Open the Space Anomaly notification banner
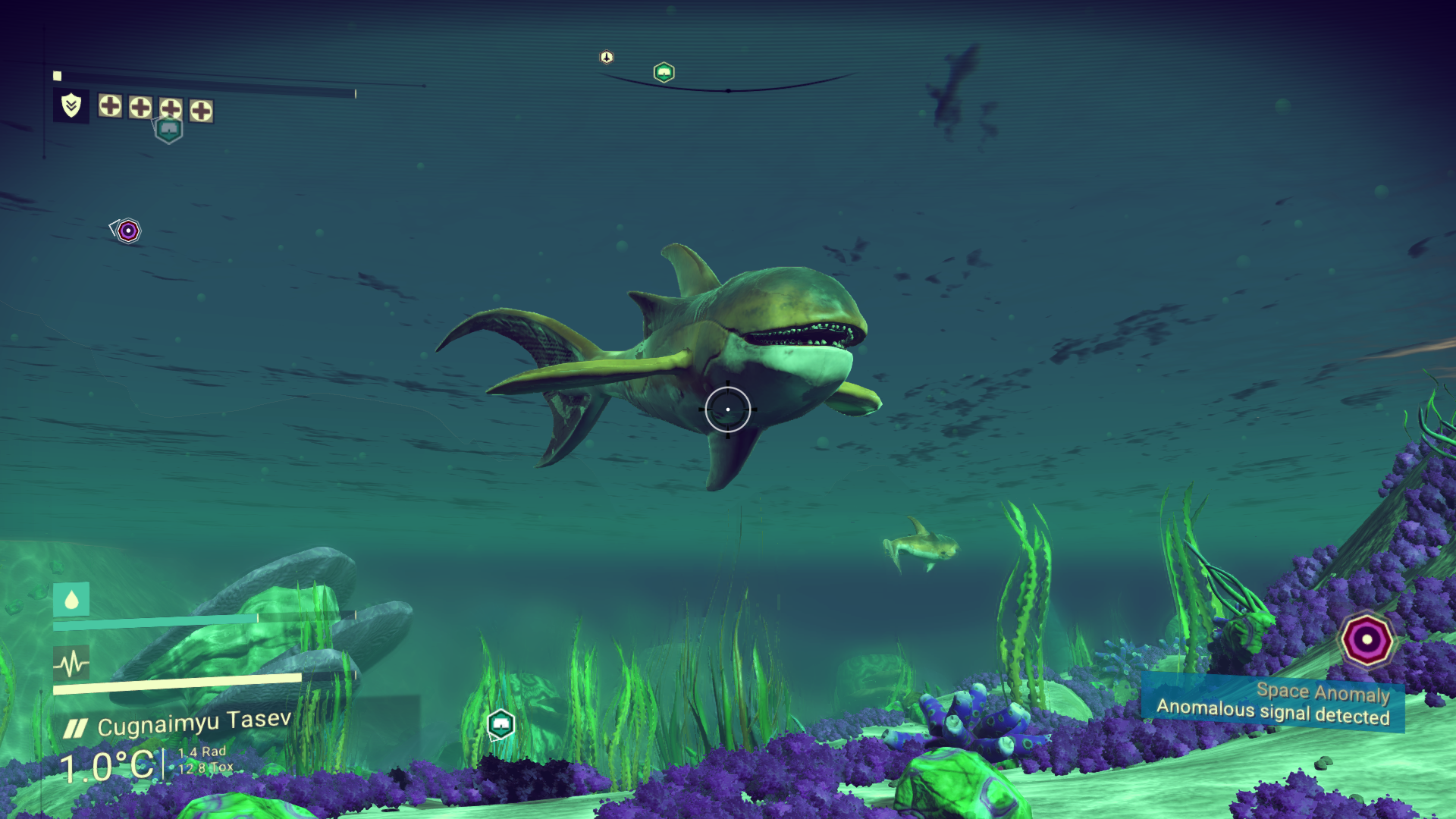The image size is (1456, 819). [1272, 704]
